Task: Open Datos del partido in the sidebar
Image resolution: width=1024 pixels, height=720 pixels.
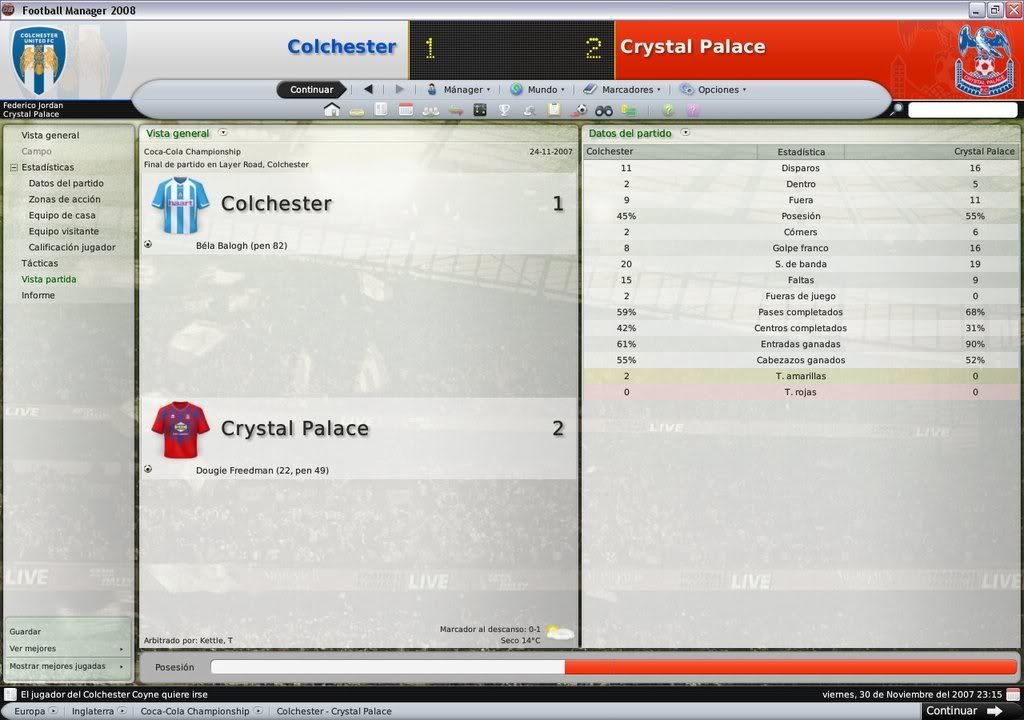Action: tap(66, 183)
